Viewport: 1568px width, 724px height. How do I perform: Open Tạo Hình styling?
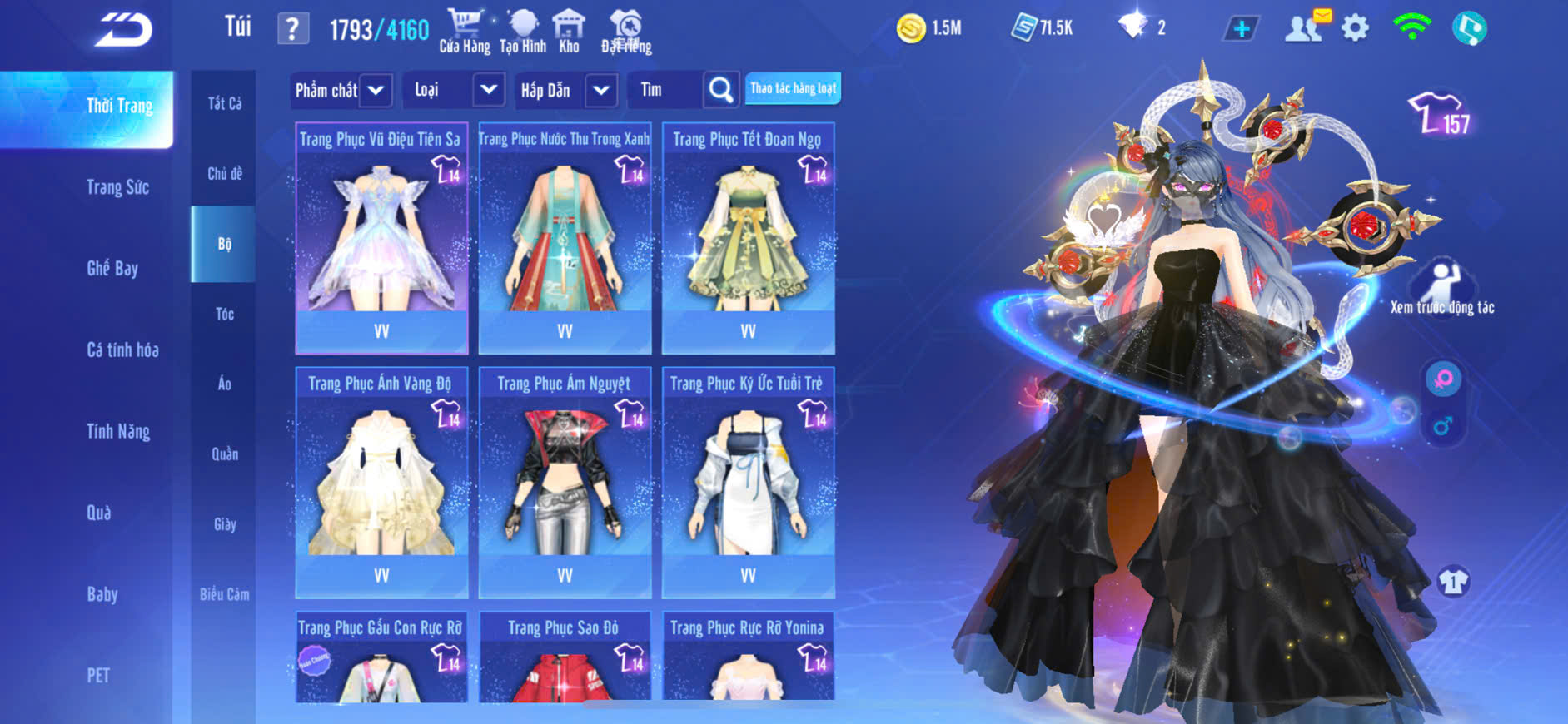click(523, 32)
